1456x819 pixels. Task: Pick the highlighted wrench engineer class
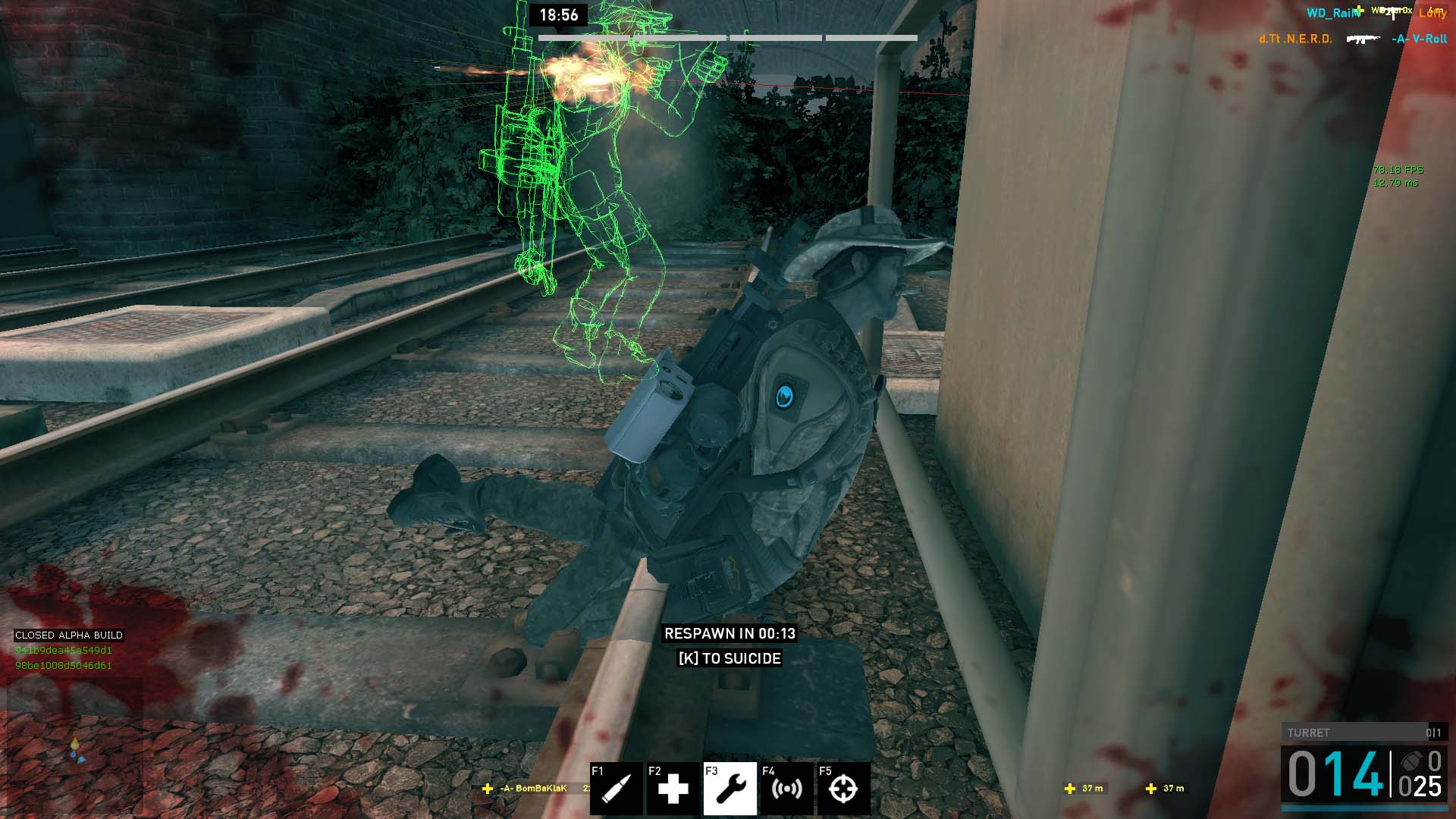pyautogui.click(x=730, y=789)
